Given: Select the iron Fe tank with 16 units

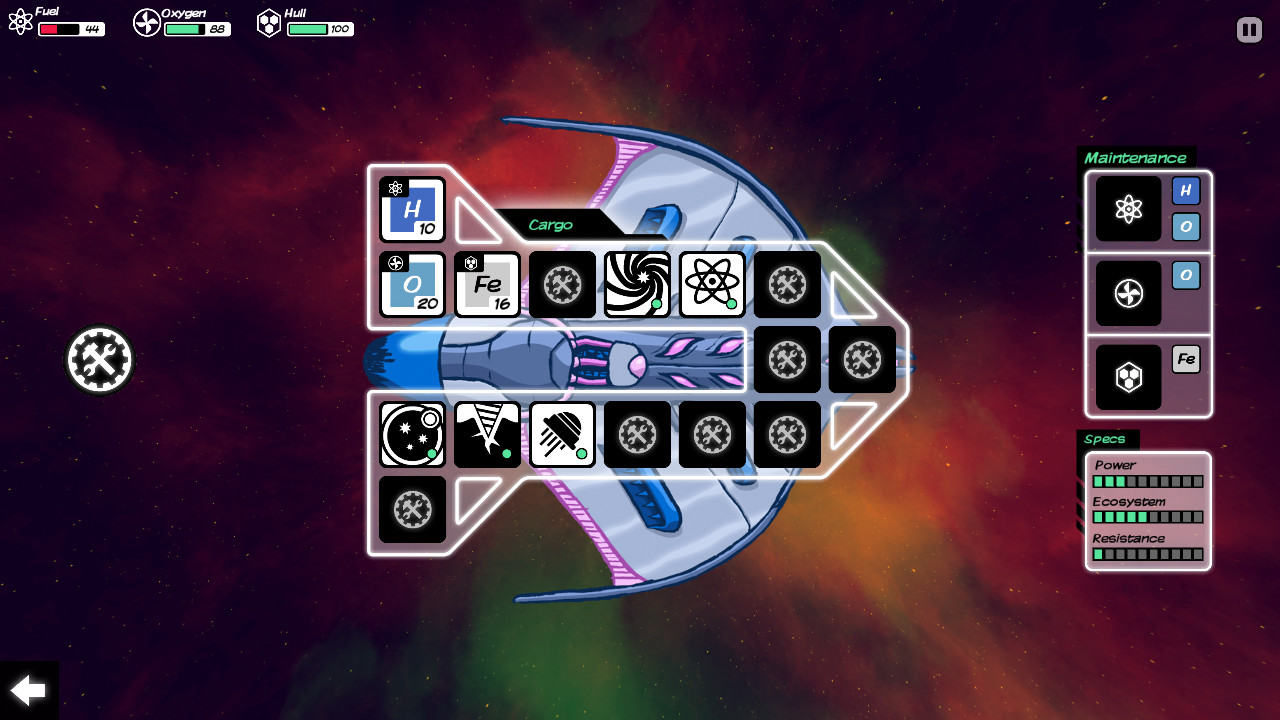Looking at the screenshot, I should coord(487,285).
